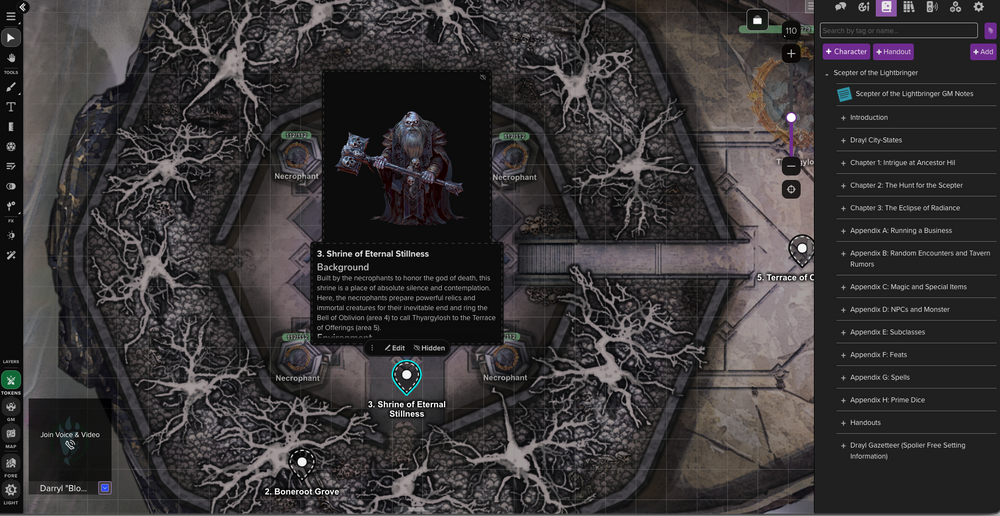The height and width of the screenshot is (516, 1000).
Task: Select the text tool in the toolbar
Action: [11, 106]
